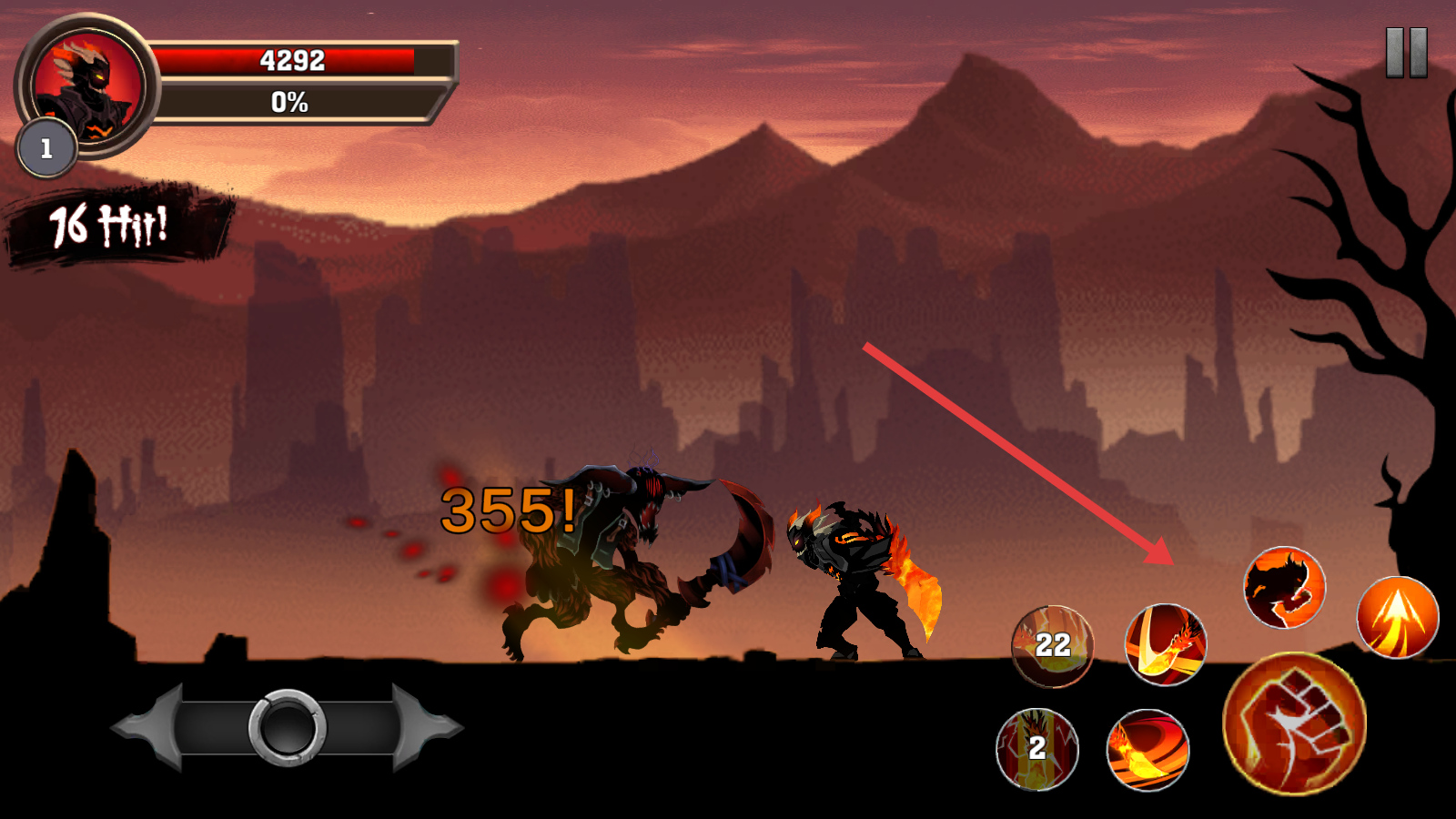Trigger the swirling fire wave skill

click(1148, 750)
